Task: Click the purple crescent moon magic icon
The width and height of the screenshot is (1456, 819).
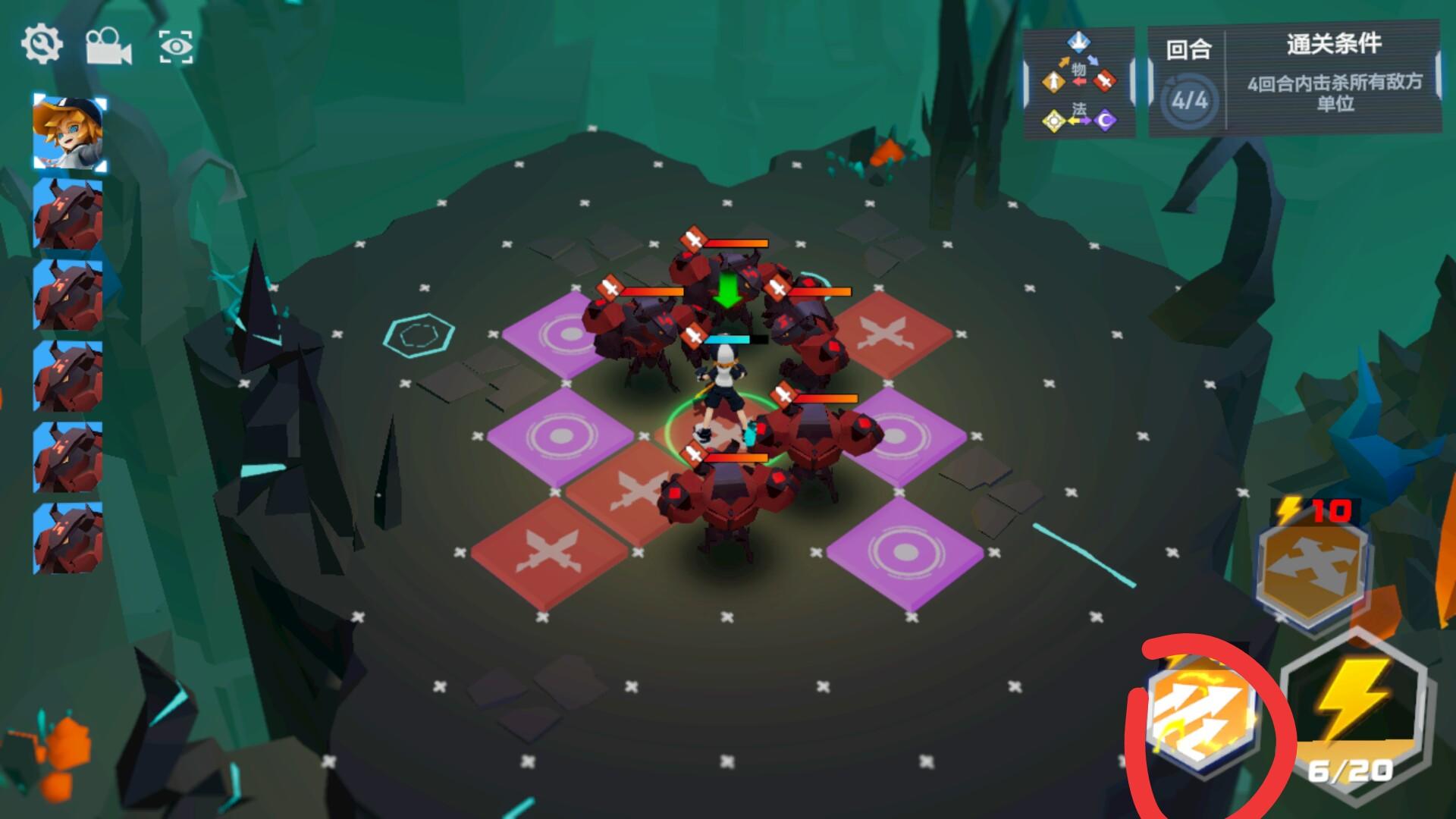Action: click(1104, 121)
